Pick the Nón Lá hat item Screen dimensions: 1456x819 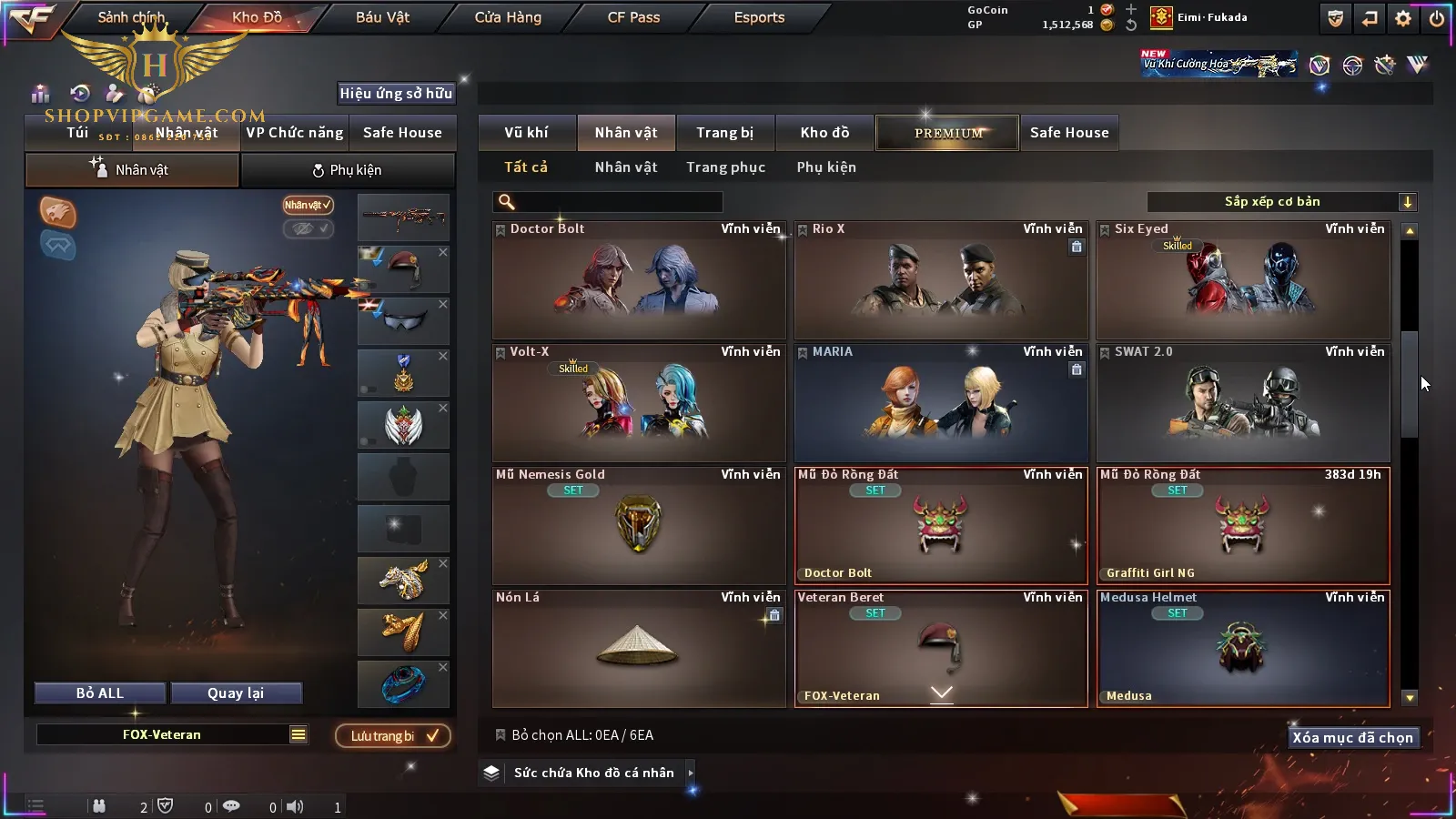click(x=639, y=649)
